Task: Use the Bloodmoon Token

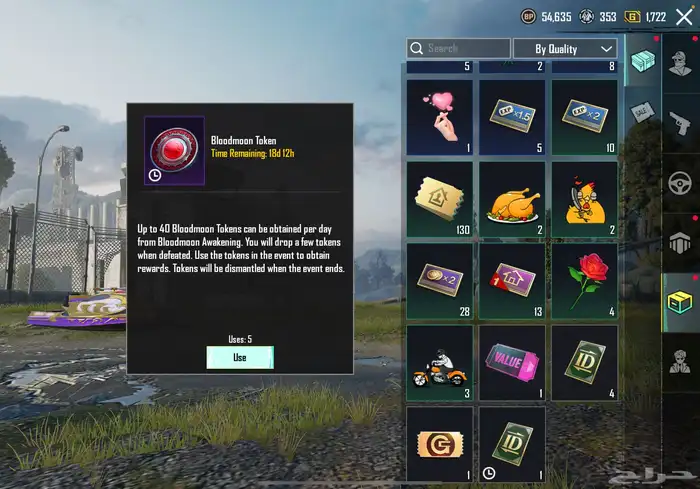Action: [x=239, y=357]
